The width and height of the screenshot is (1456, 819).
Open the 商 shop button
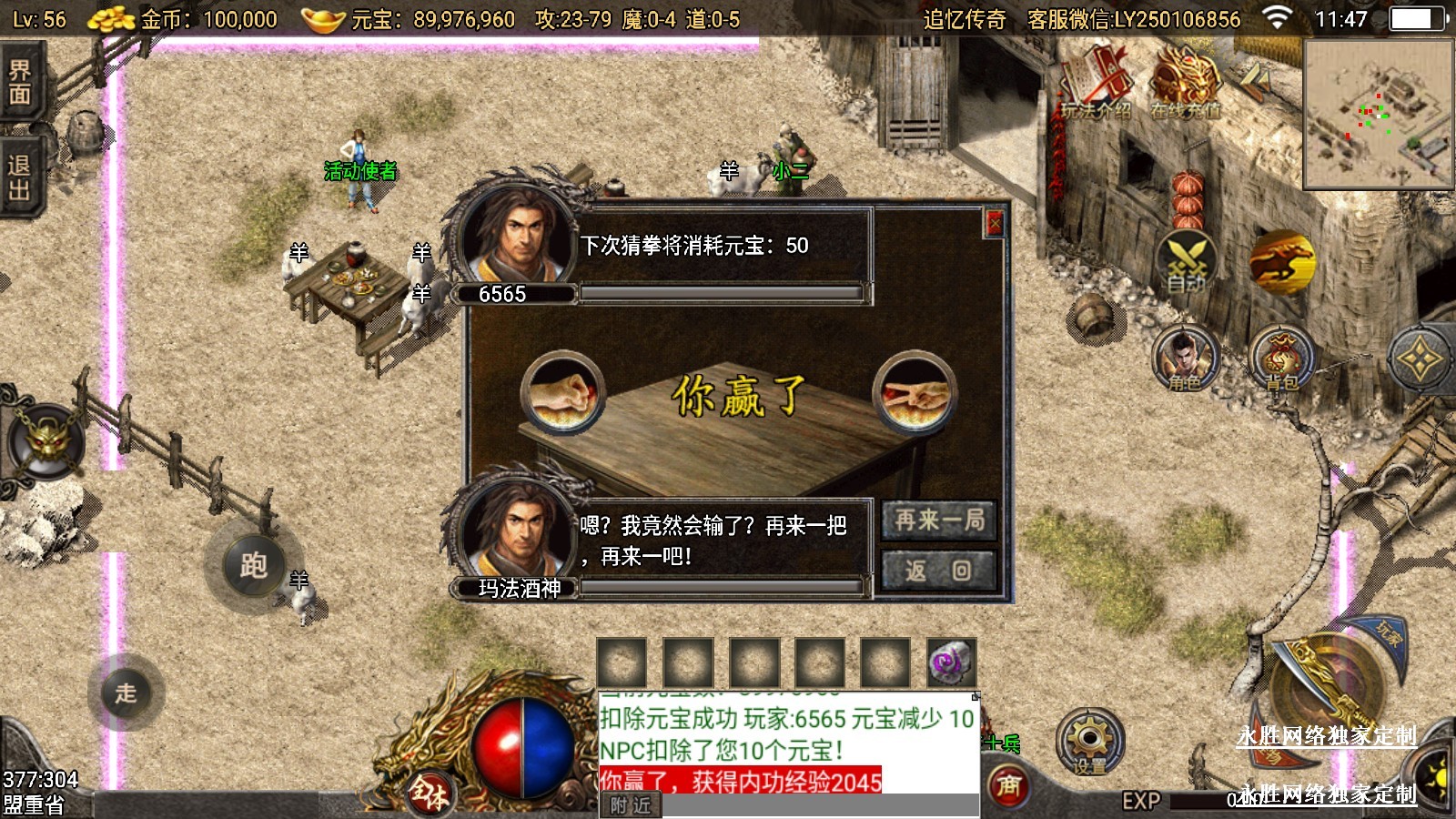pyautogui.click(x=1008, y=784)
